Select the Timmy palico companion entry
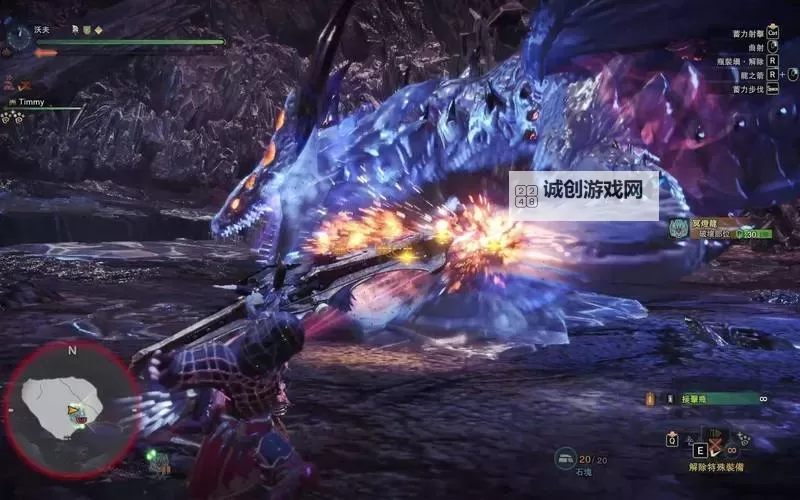 click(x=31, y=102)
